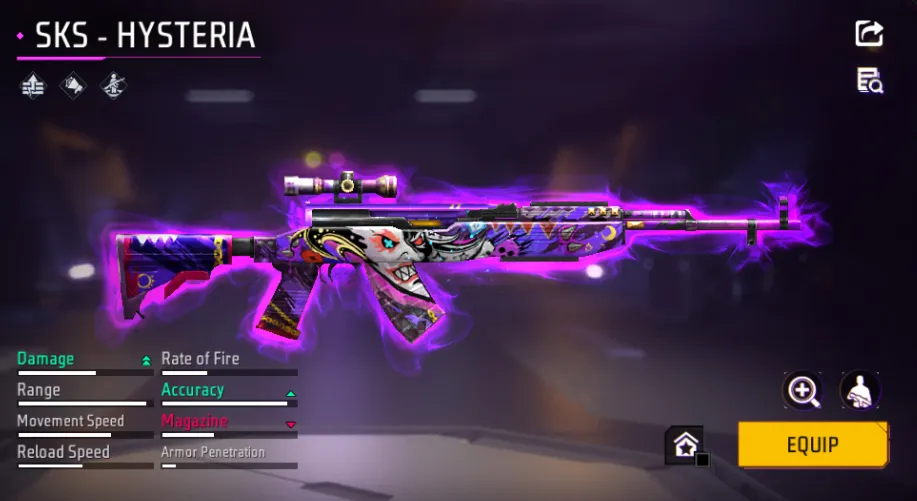Open the skin details list icon
This screenshot has width=917, height=501.
pos(869,81)
